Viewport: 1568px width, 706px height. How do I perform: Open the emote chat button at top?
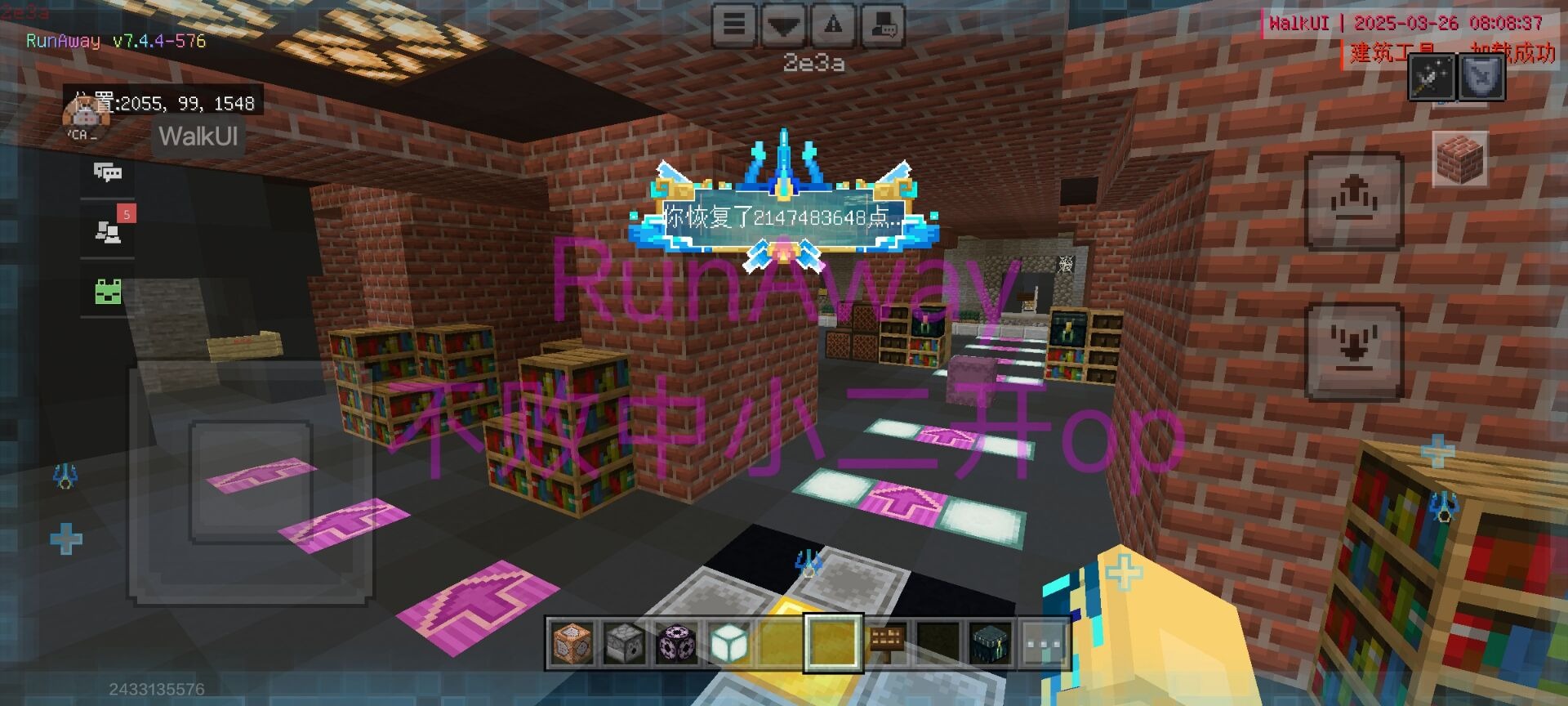[883, 25]
